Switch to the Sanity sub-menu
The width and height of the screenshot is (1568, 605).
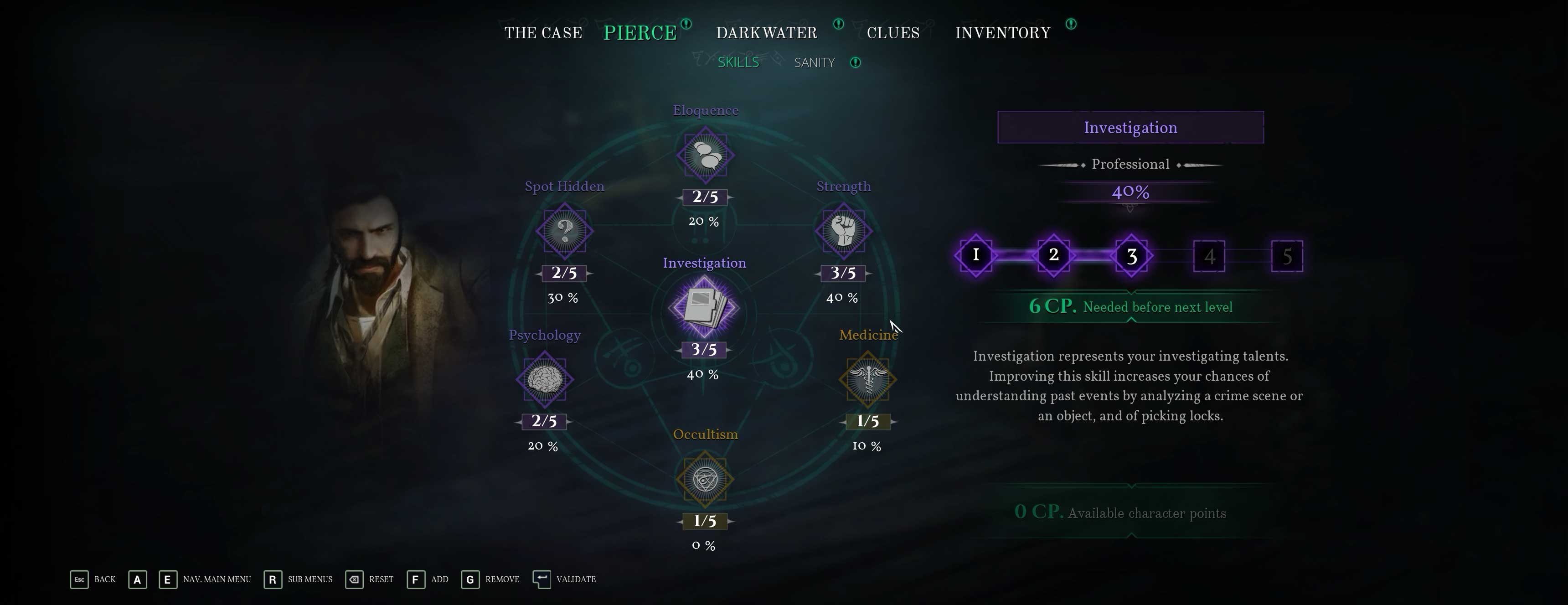(x=814, y=63)
